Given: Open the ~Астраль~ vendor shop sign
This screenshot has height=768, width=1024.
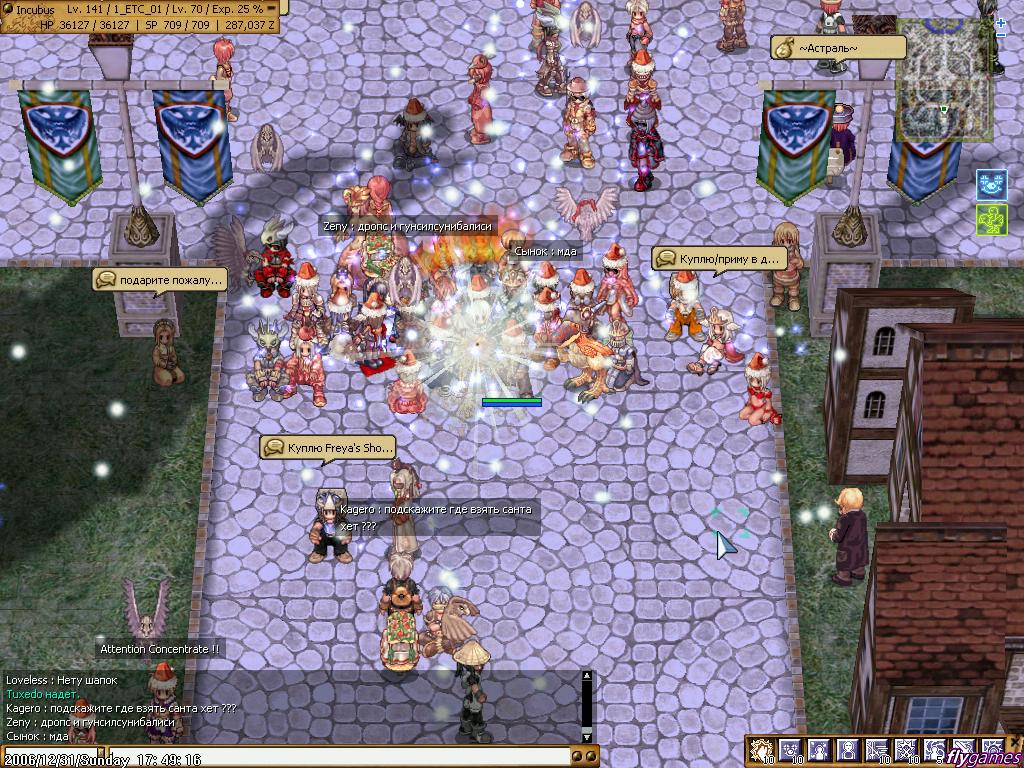Looking at the screenshot, I should click(838, 48).
